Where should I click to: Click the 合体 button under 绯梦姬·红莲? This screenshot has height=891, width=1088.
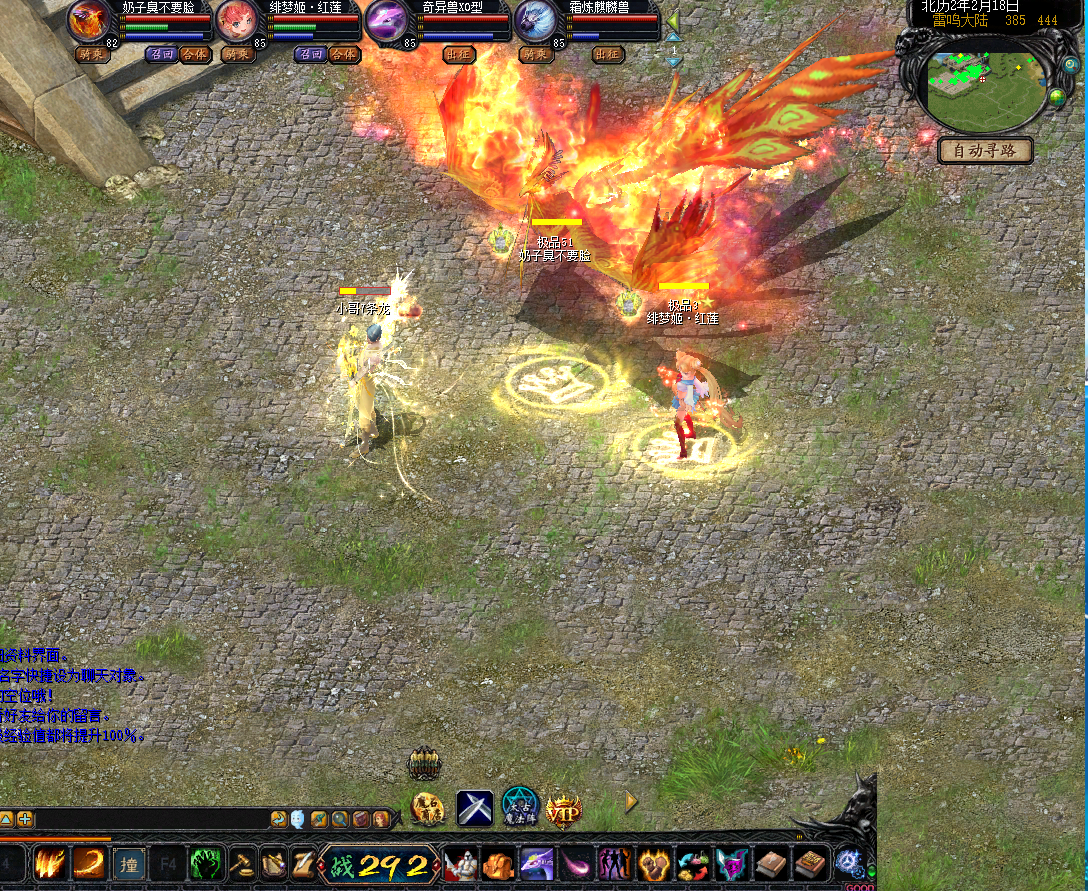click(344, 54)
